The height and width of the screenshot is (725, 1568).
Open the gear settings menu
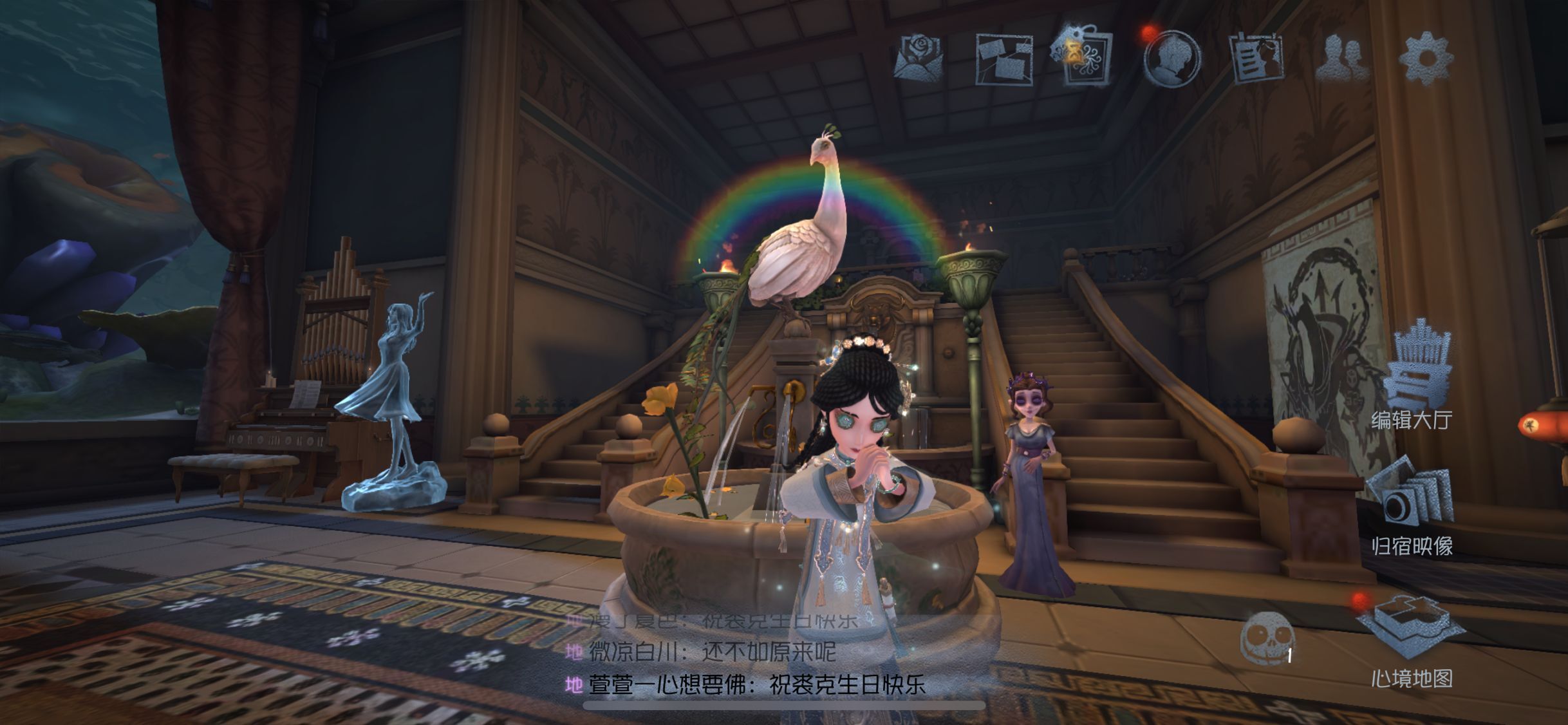(x=1426, y=58)
